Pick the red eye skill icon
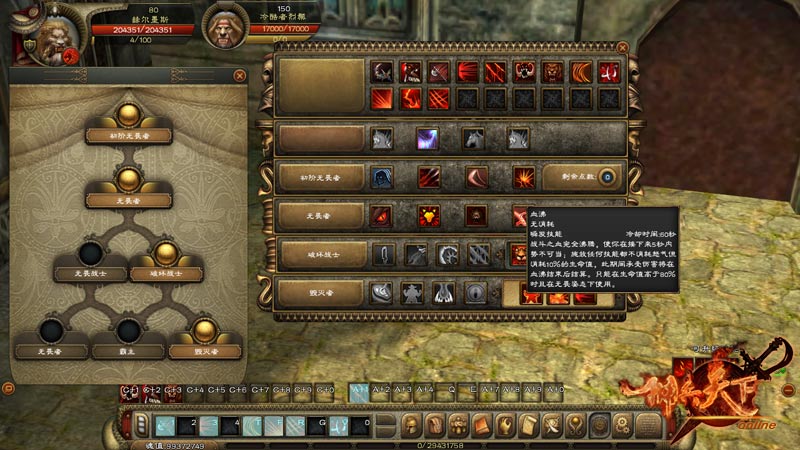Screen dimensions: 800x450 click(381, 216)
